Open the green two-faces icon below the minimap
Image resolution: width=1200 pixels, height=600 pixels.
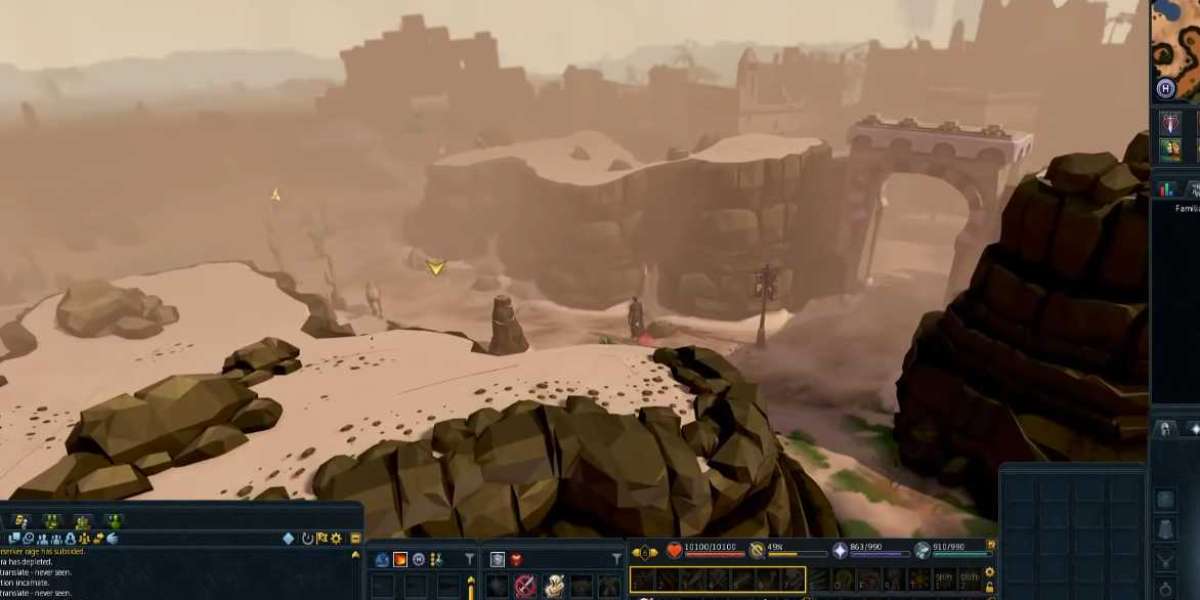1169,150
